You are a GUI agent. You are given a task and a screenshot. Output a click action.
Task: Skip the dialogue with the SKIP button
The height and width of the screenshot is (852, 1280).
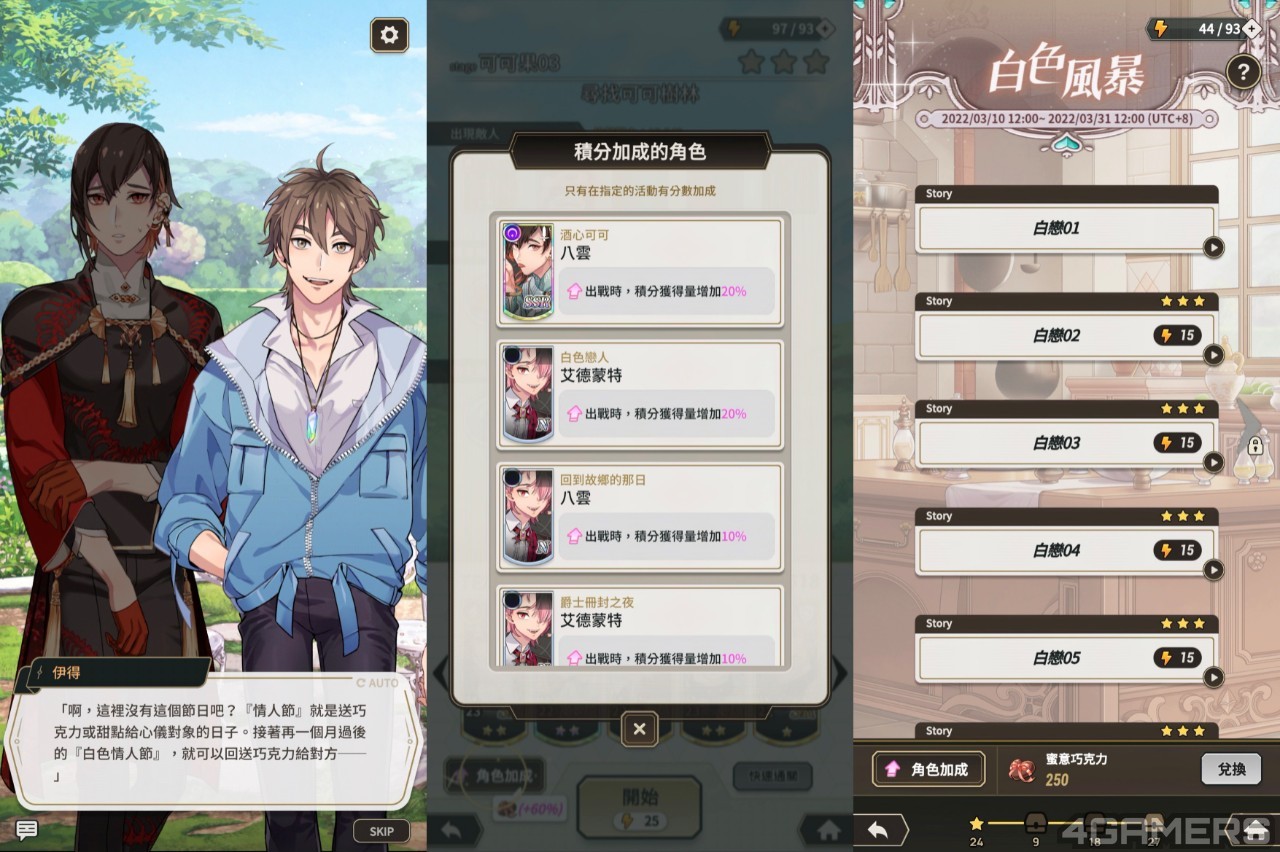tap(381, 831)
